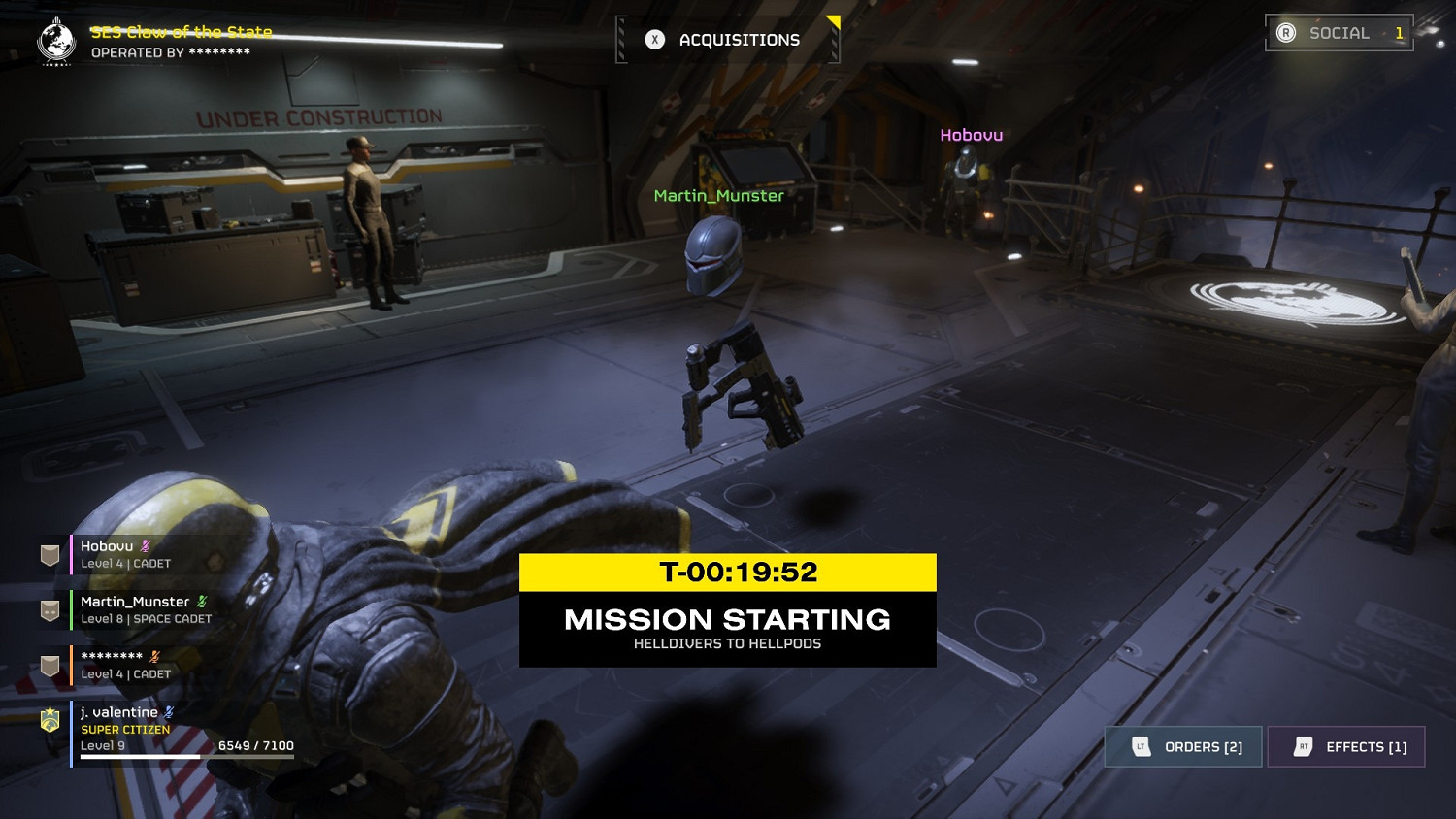Open the Social panel
This screenshot has height=819, width=1456.
pos(1339,33)
